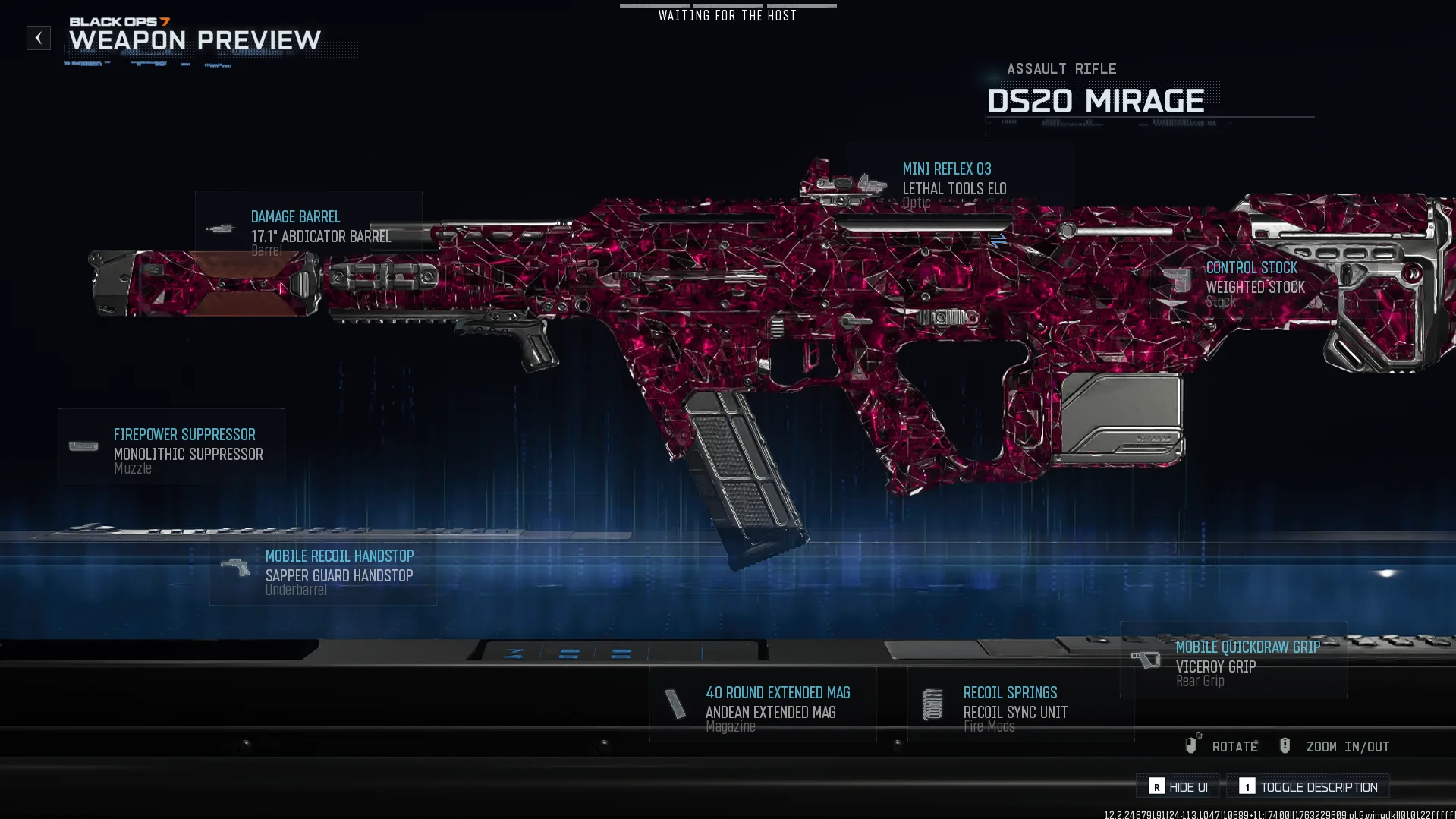The height and width of the screenshot is (819, 1456).
Task: Select the Damage Barrel attachment icon
Action: tap(222, 228)
